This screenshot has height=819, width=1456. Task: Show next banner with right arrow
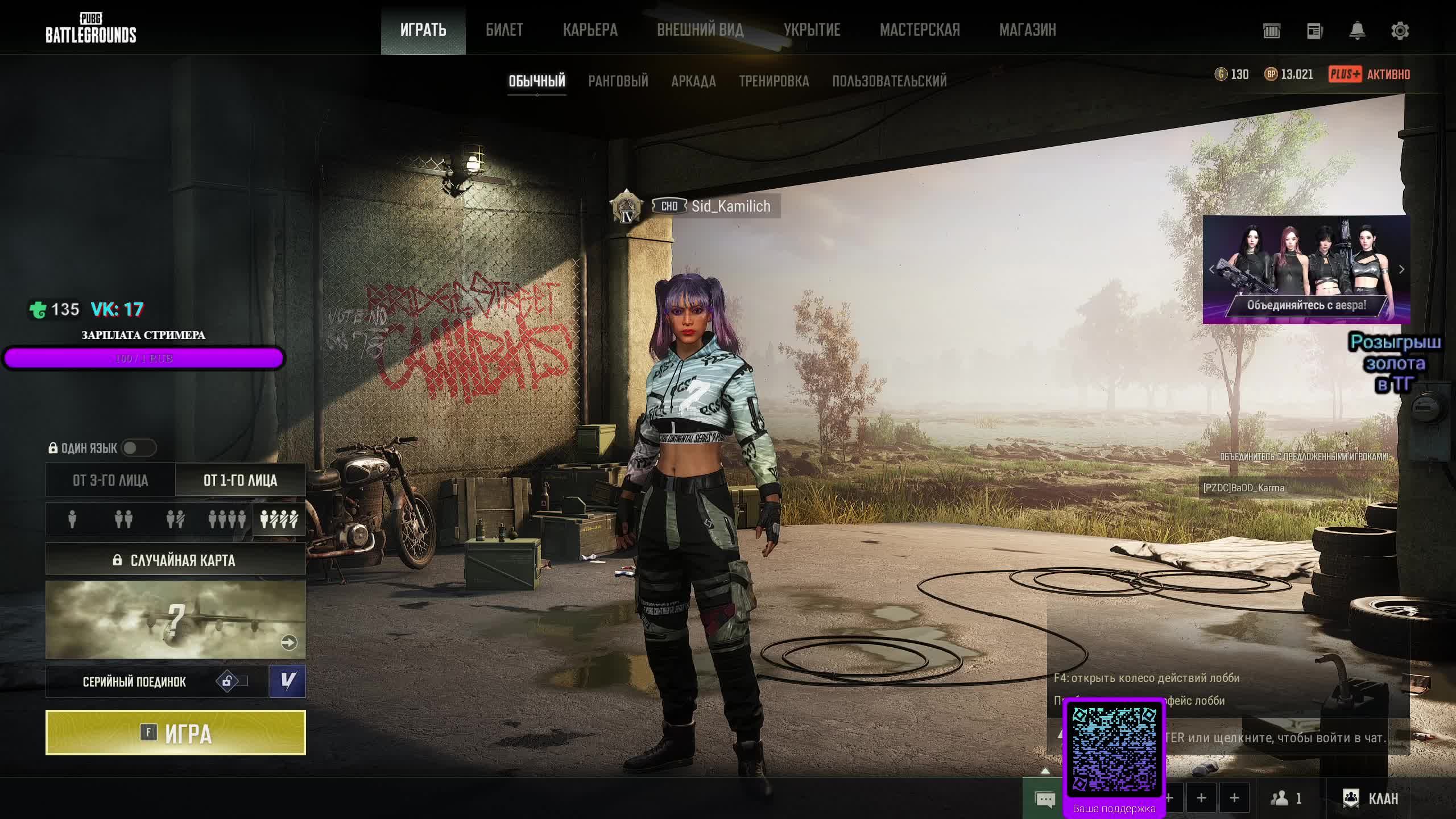point(1401,270)
